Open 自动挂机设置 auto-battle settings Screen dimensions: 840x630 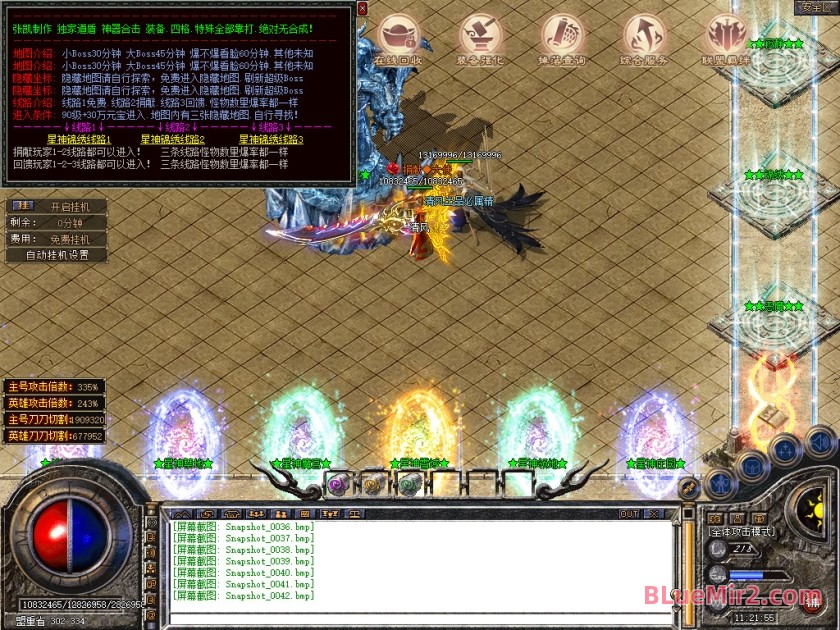pyautogui.click(x=70, y=255)
